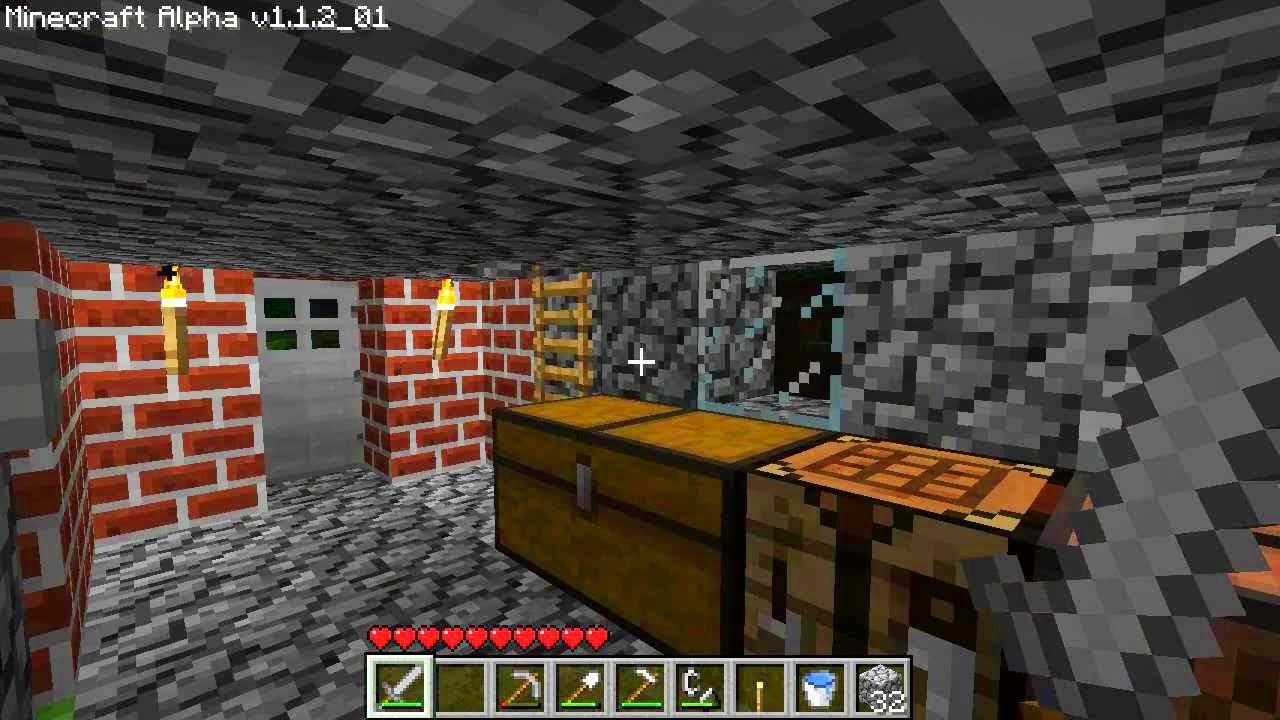Select the iron sword hotbar slot
Screen dimensions: 1280x720
(x=401, y=687)
